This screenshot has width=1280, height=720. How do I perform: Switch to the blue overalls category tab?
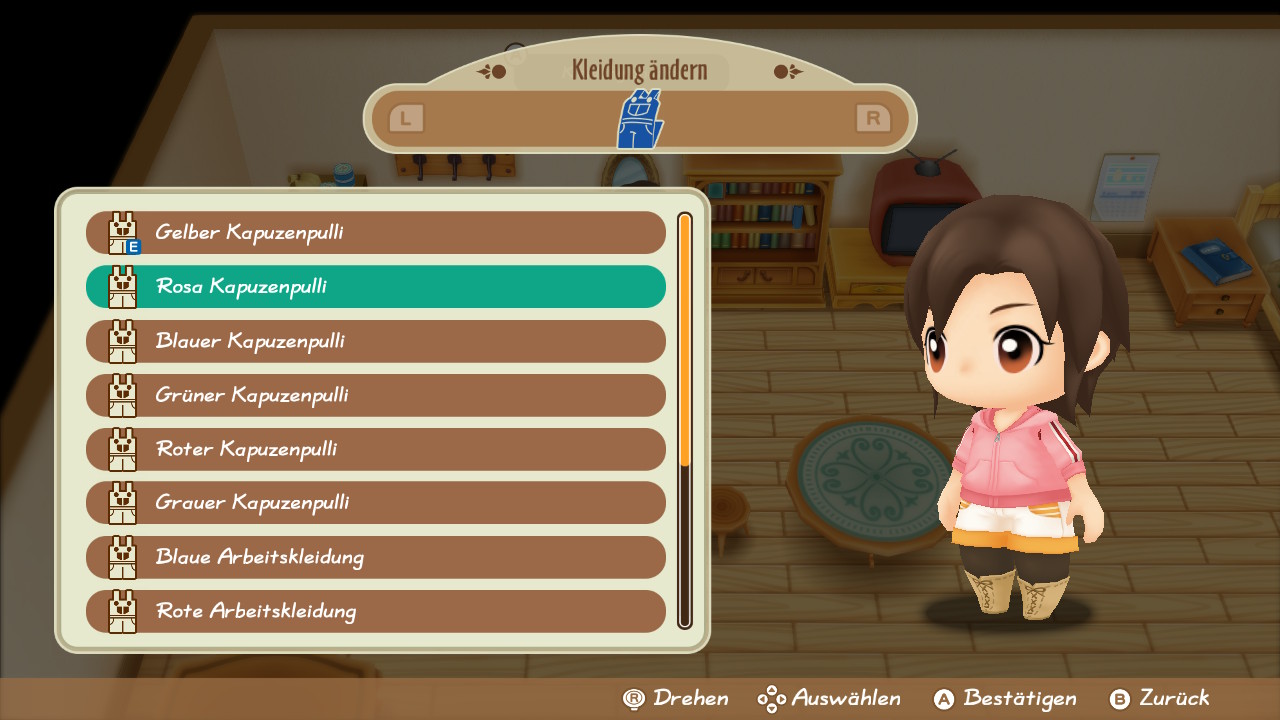tap(639, 119)
